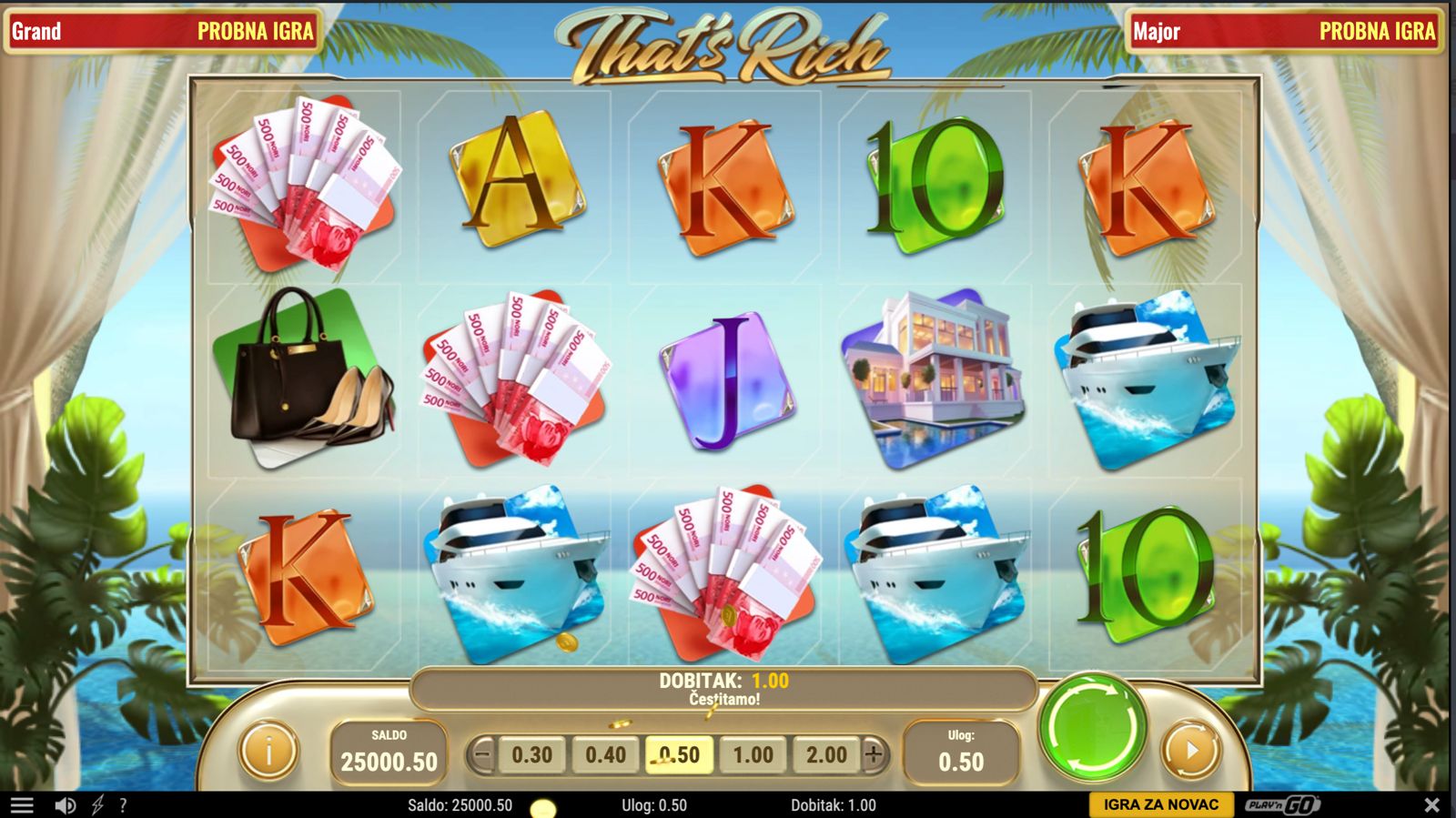1456x818 pixels.
Task: Start autoplay with the gold arrow button
Action: click(1190, 751)
